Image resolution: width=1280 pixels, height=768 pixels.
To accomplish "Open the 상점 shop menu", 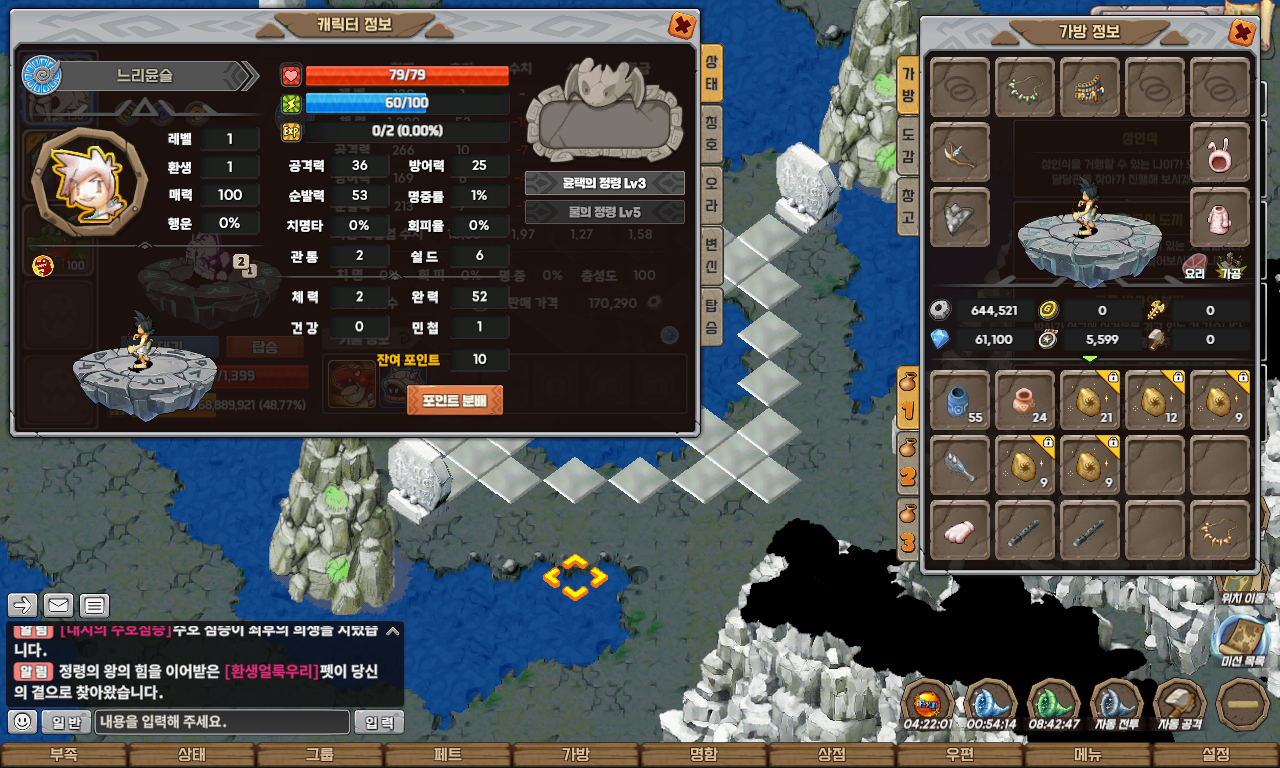I will [831, 755].
